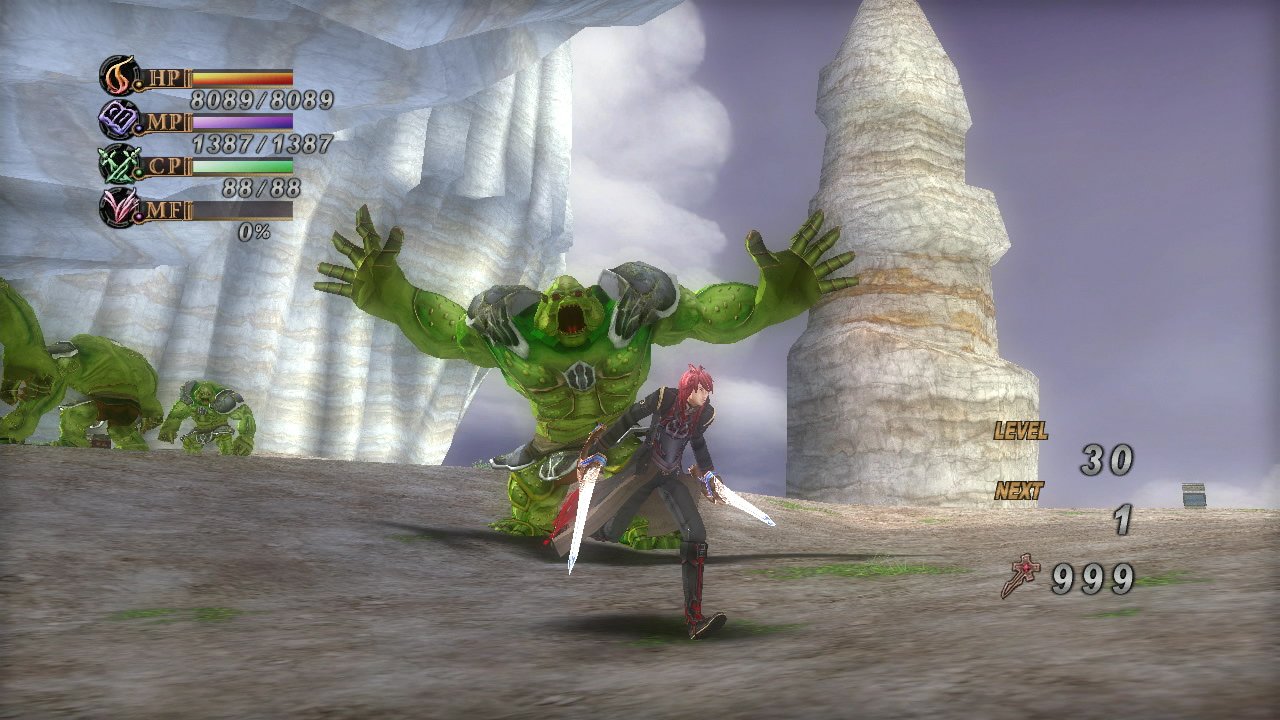Click the flame HP icon
The height and width of the screenshot is (720, 1280).
click(x=118, y=75)
